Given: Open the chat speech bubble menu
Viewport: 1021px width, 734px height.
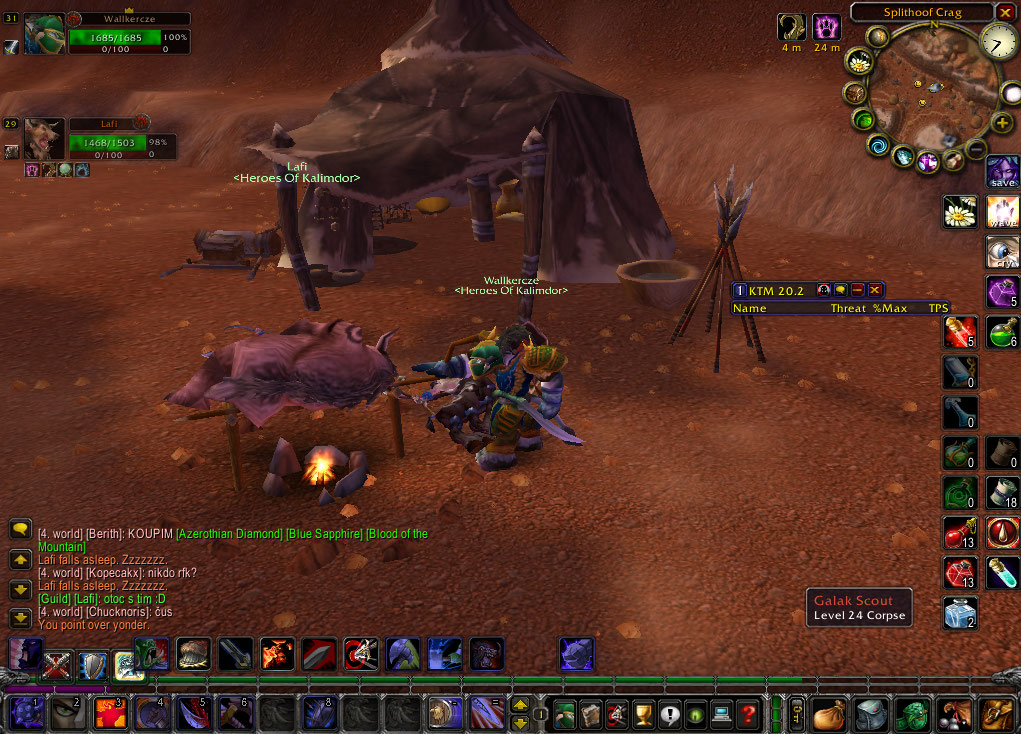Looking at the screenshot, I should pos(19,529).
